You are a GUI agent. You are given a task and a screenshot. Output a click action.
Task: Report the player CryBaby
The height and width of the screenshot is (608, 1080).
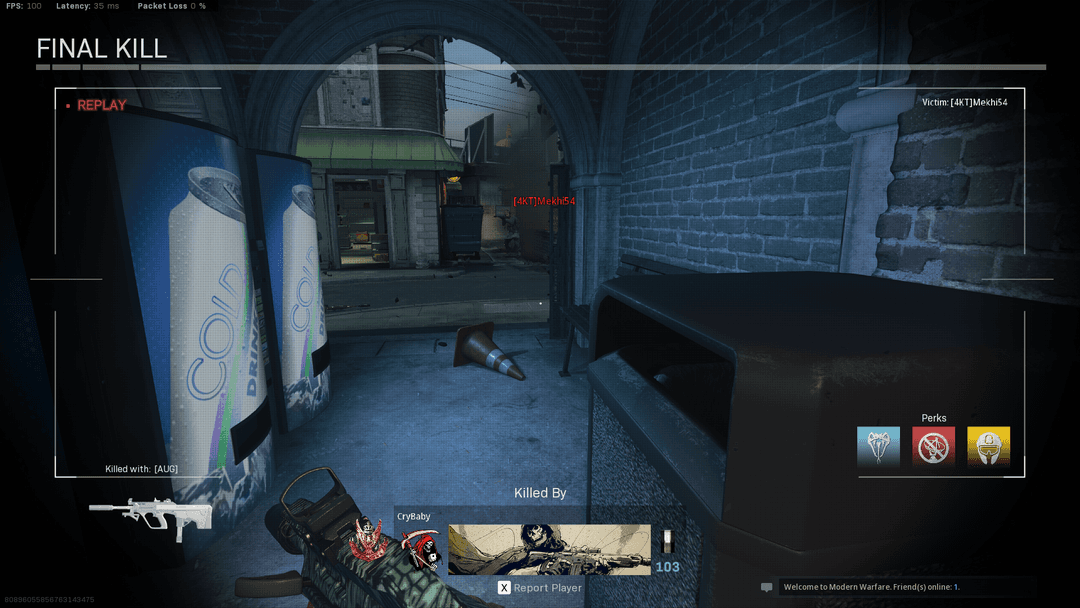point(540,588)
